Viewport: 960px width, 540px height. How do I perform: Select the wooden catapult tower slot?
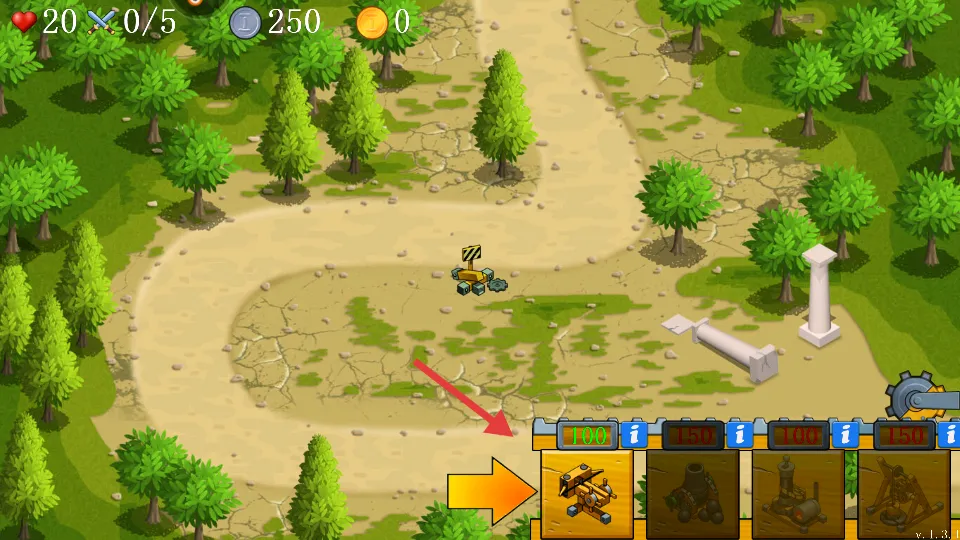click(903, 494)
